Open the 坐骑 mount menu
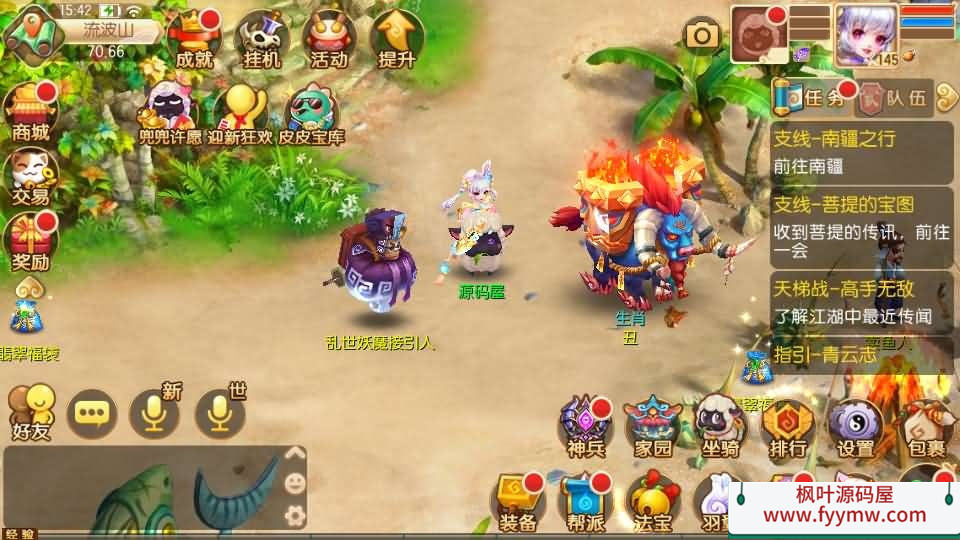960x540 pixels. tap(719, 425)
